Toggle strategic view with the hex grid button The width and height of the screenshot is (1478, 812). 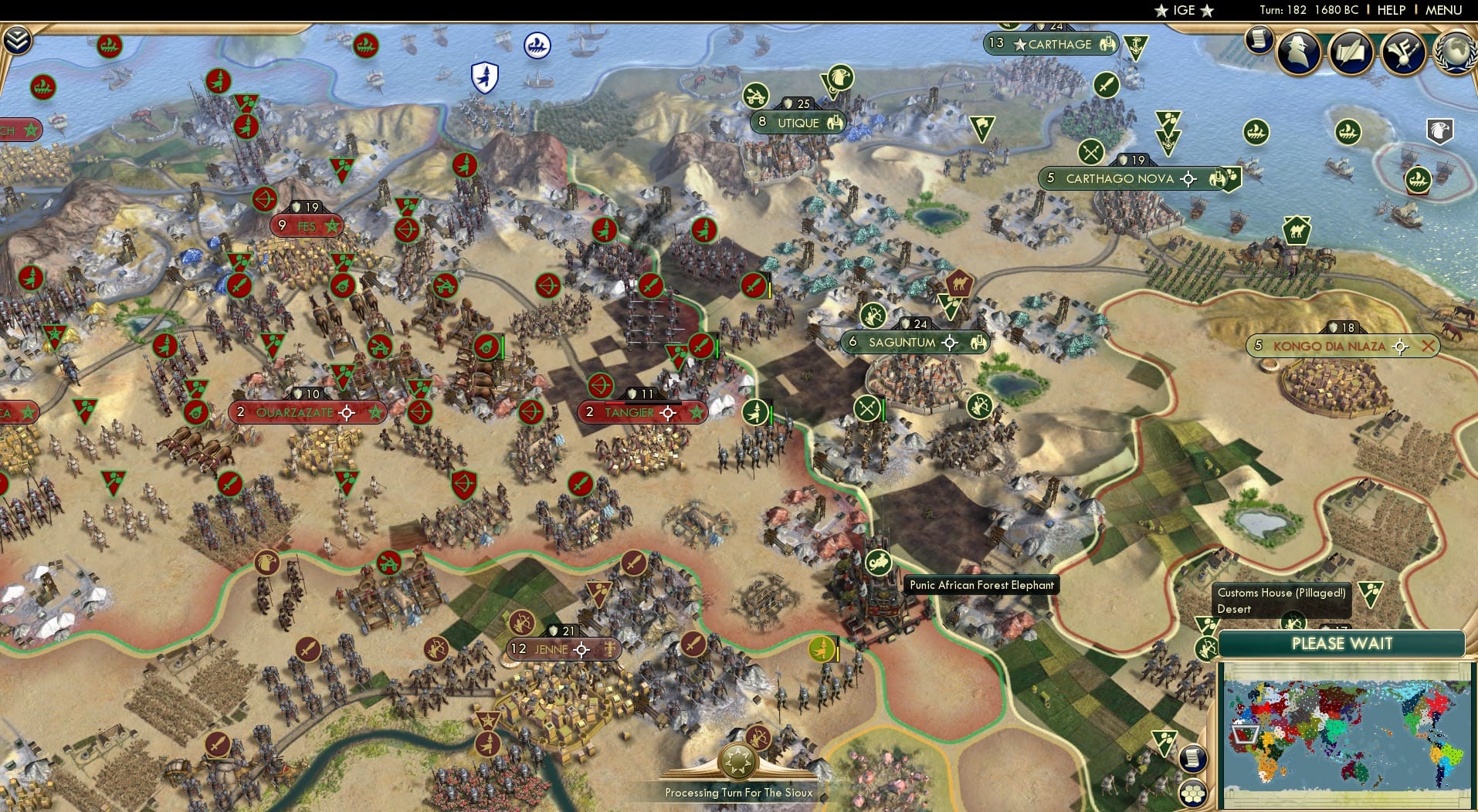pyautogui.click(x=1193, y=793)
